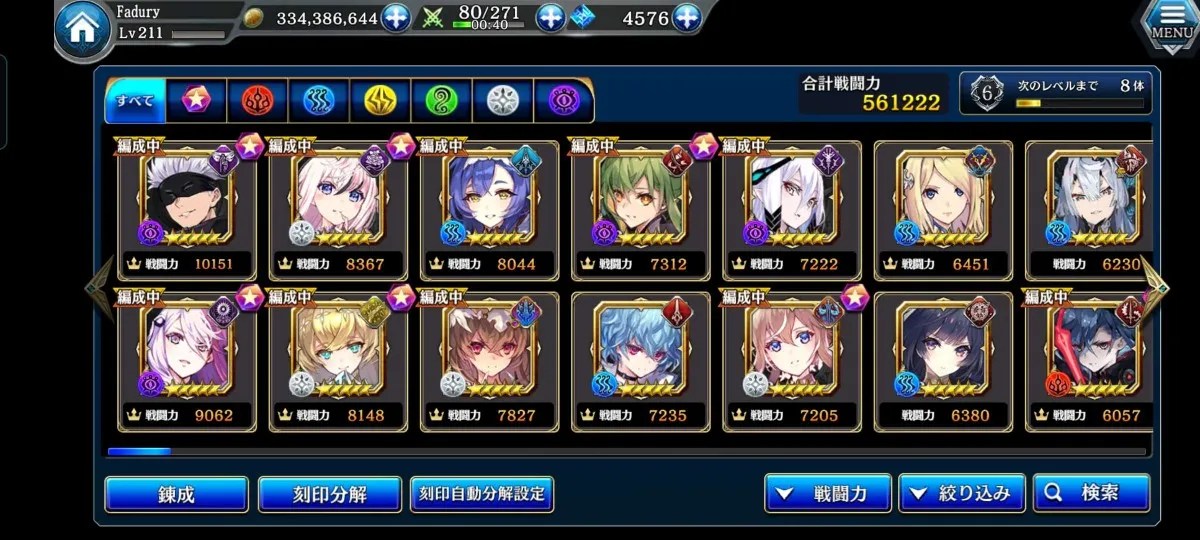The width and height of the screenshot is (1200, 540).
Task: Filter by the purple dark element tab
Action: [x=563, y=100]
